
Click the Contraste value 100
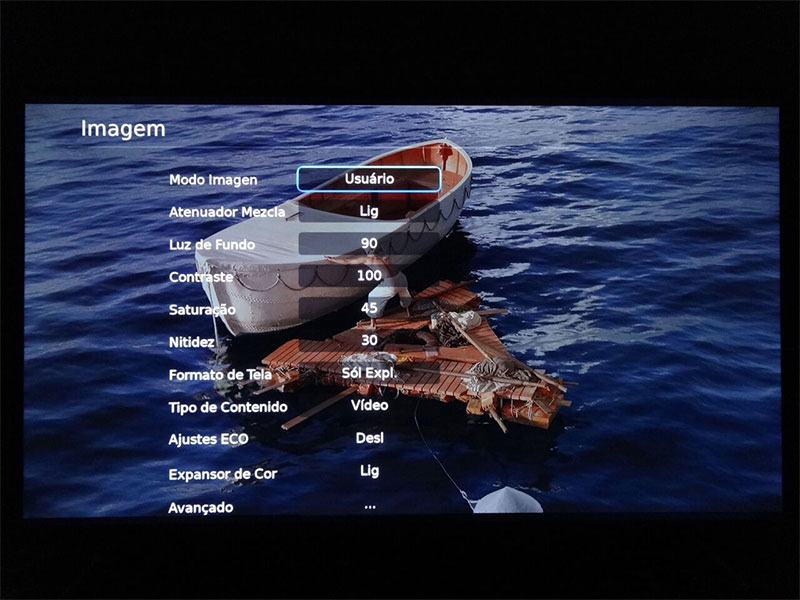369,275
